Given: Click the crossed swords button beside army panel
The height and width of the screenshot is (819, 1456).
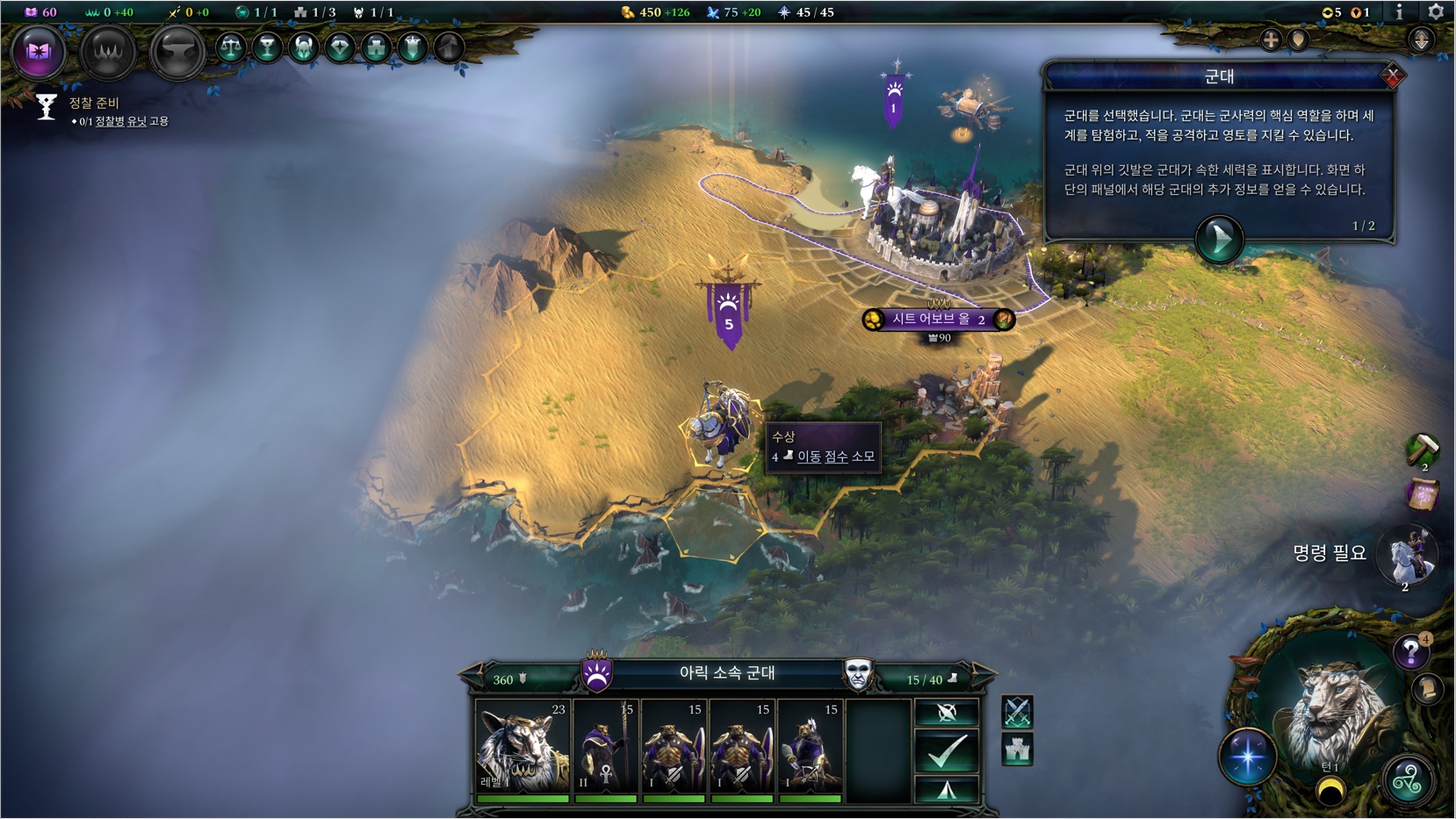Looking at the screenshot, I should pyautogui.click(x=1017, y=712).
